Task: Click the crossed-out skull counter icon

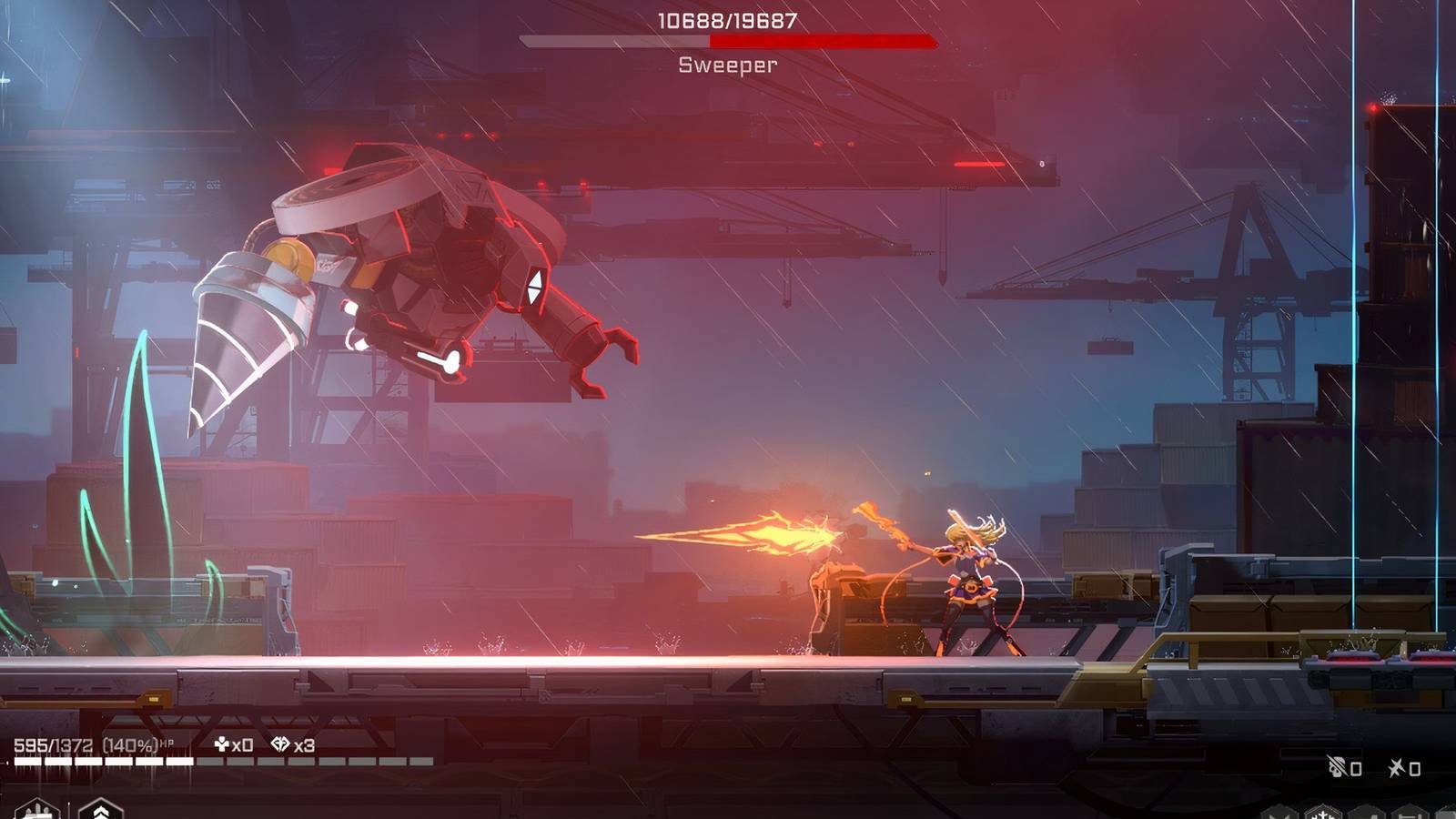Action: tap(1337, 768)
